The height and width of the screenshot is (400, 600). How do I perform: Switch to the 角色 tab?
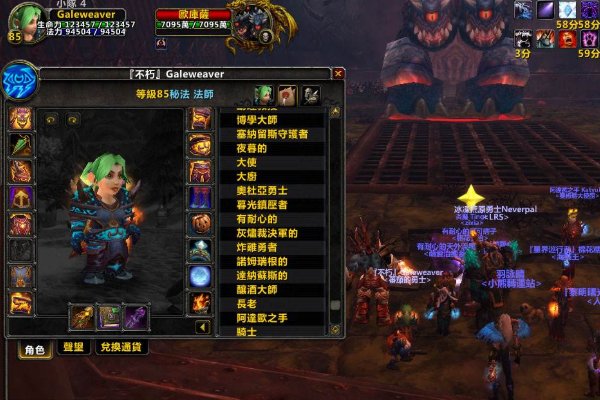[34, 348]
